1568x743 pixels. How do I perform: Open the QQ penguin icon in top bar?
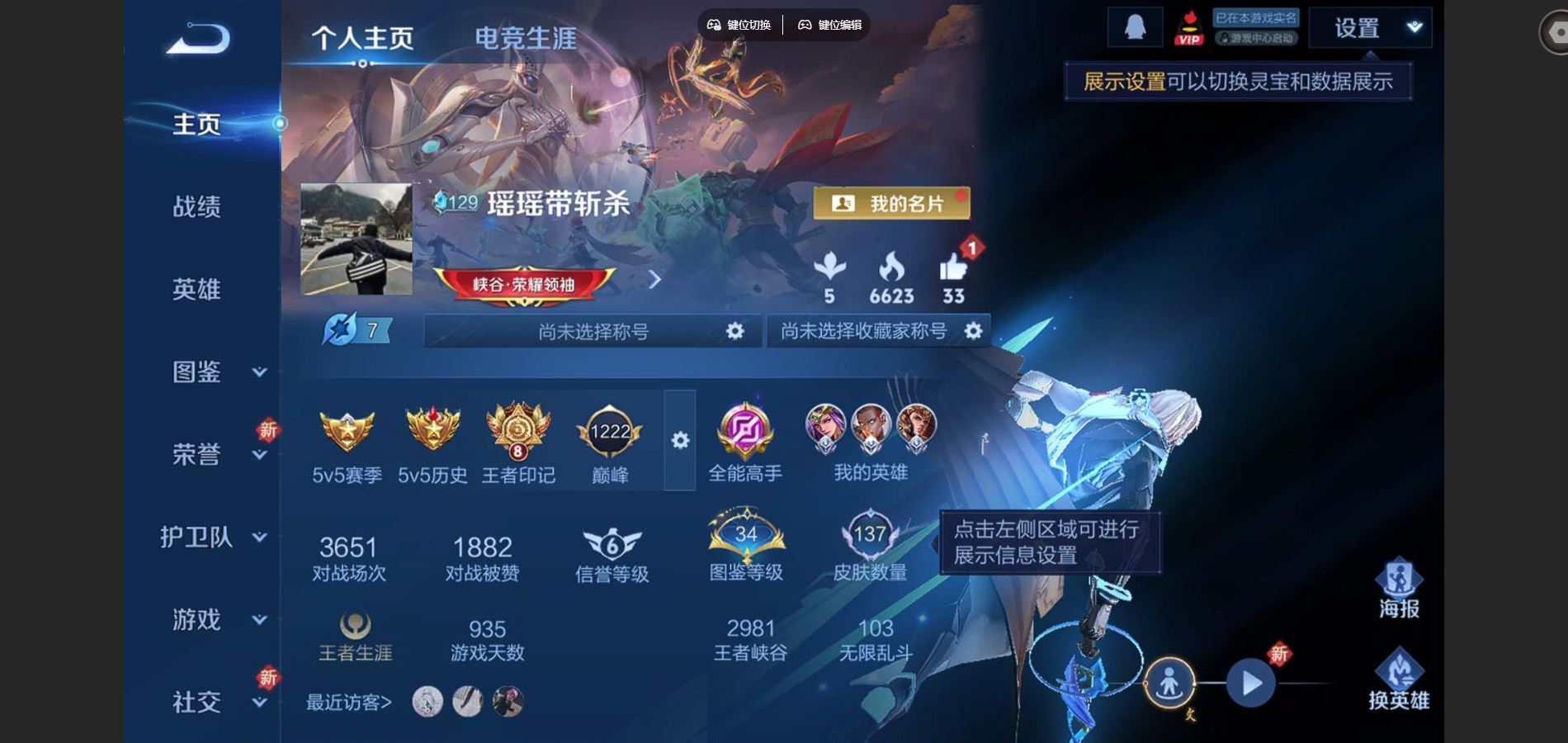(1136, 26)
